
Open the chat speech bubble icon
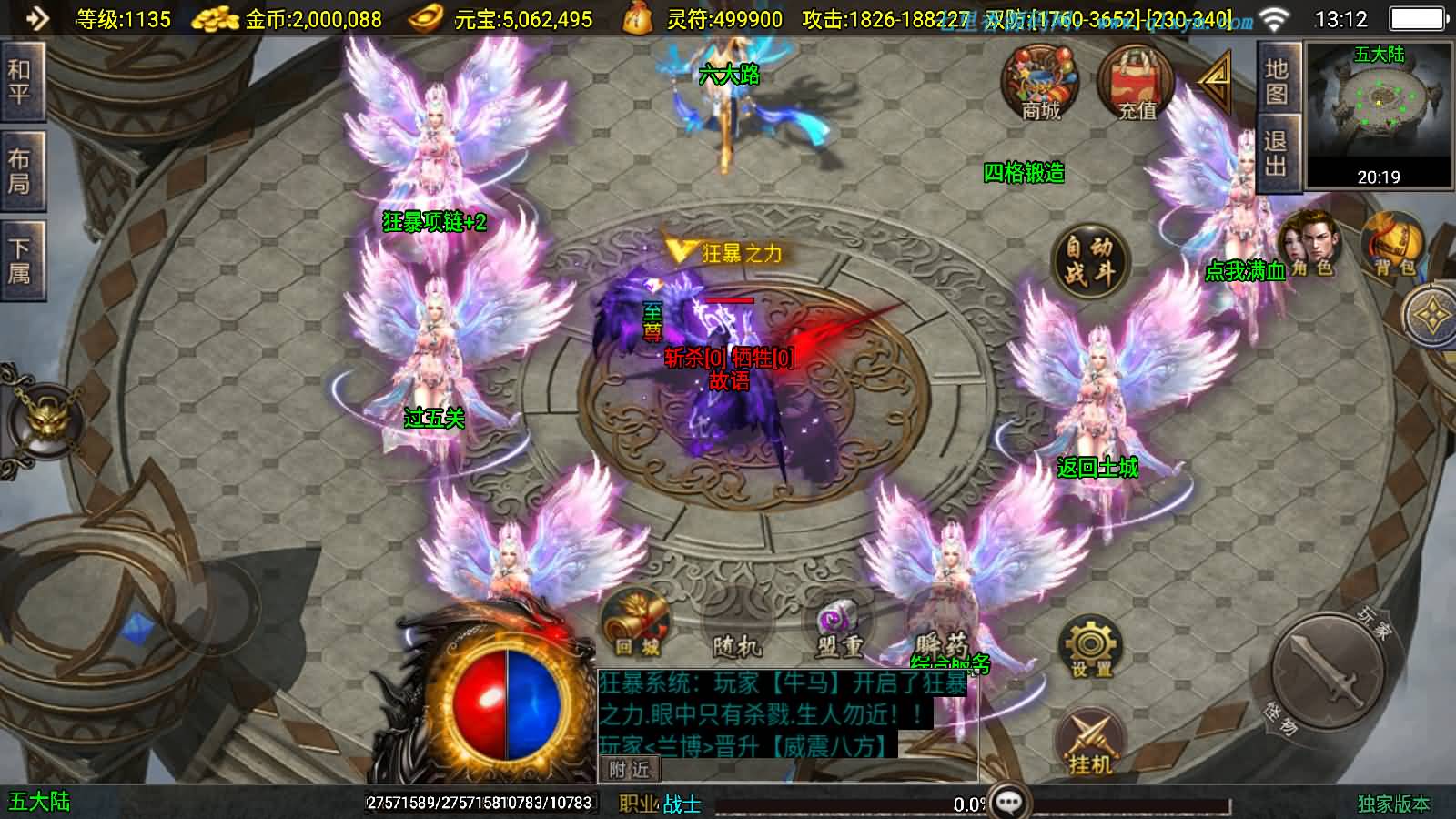point(1009,802)
